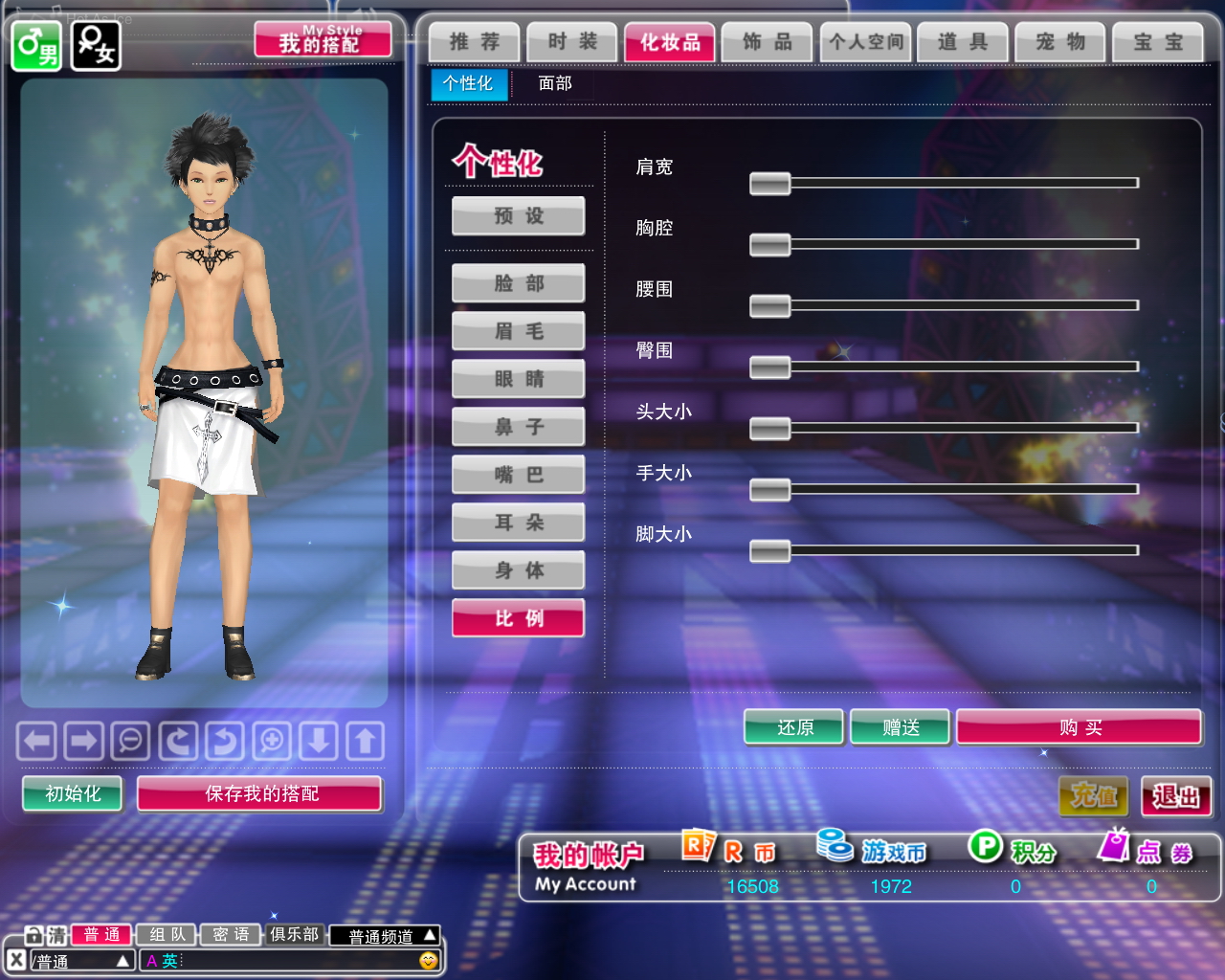
Task: Open the 充值 recharge button
Action: pos(1093,796)
